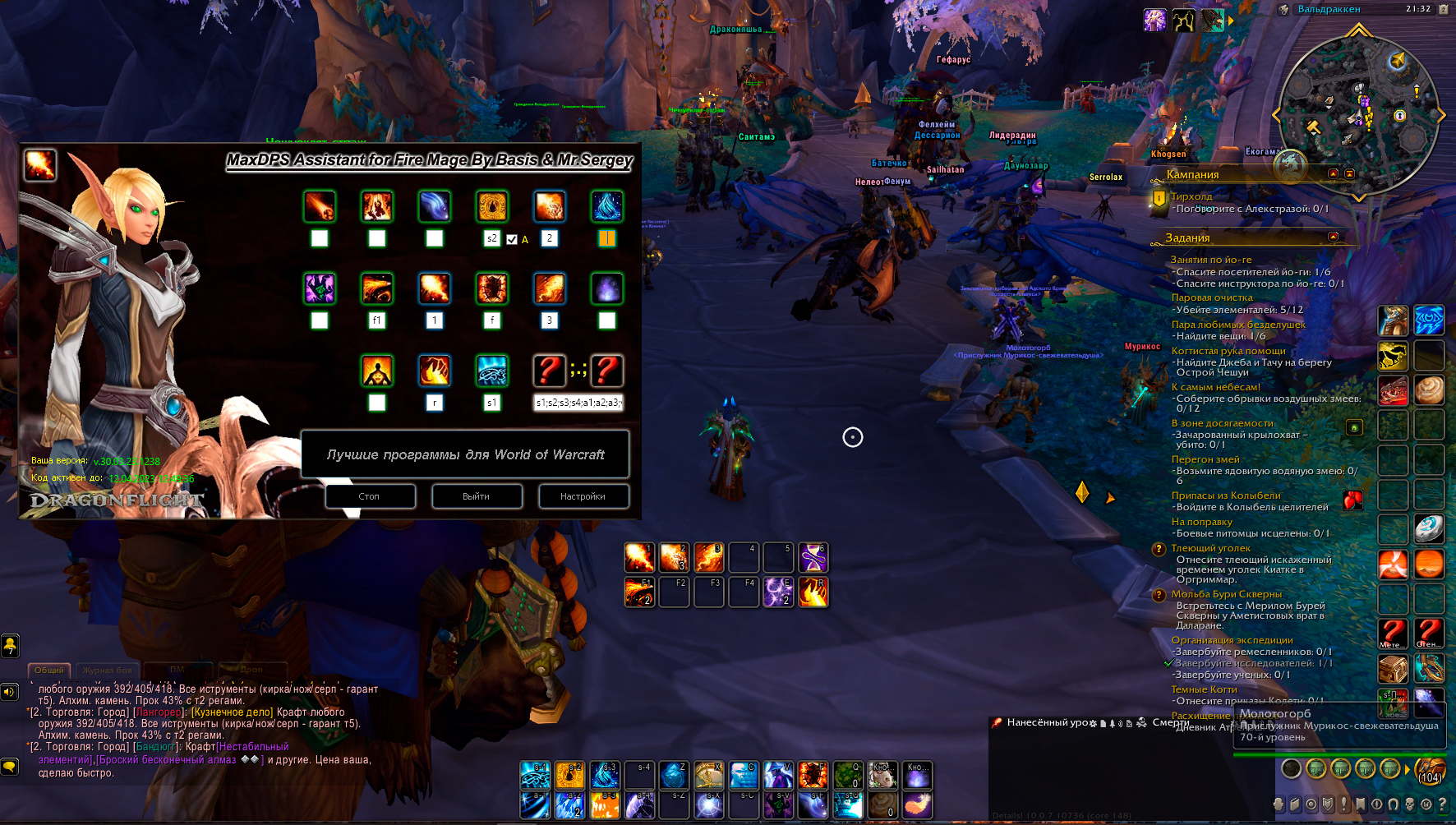Select the Тлеющий уголек quest in tracker
1456x825 pixels.
click(1210, 548)
